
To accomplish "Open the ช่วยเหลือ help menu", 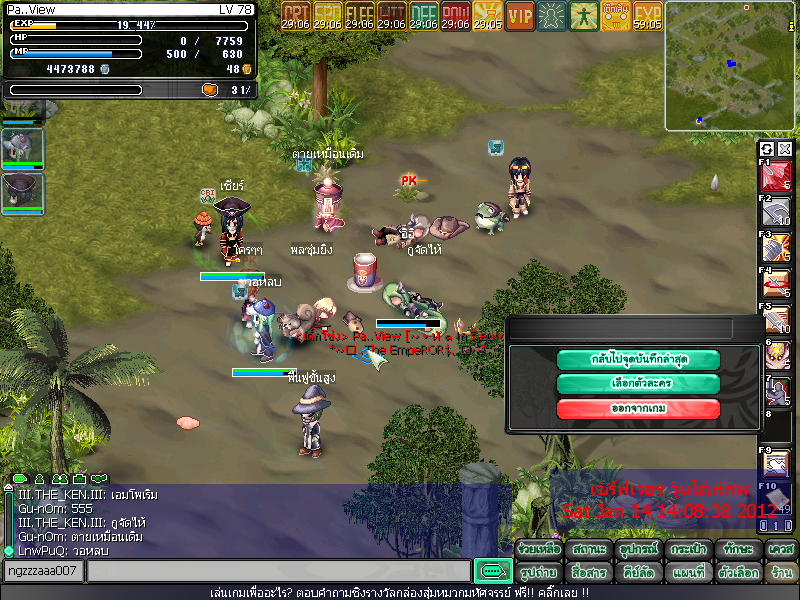I will pos(538,550).
